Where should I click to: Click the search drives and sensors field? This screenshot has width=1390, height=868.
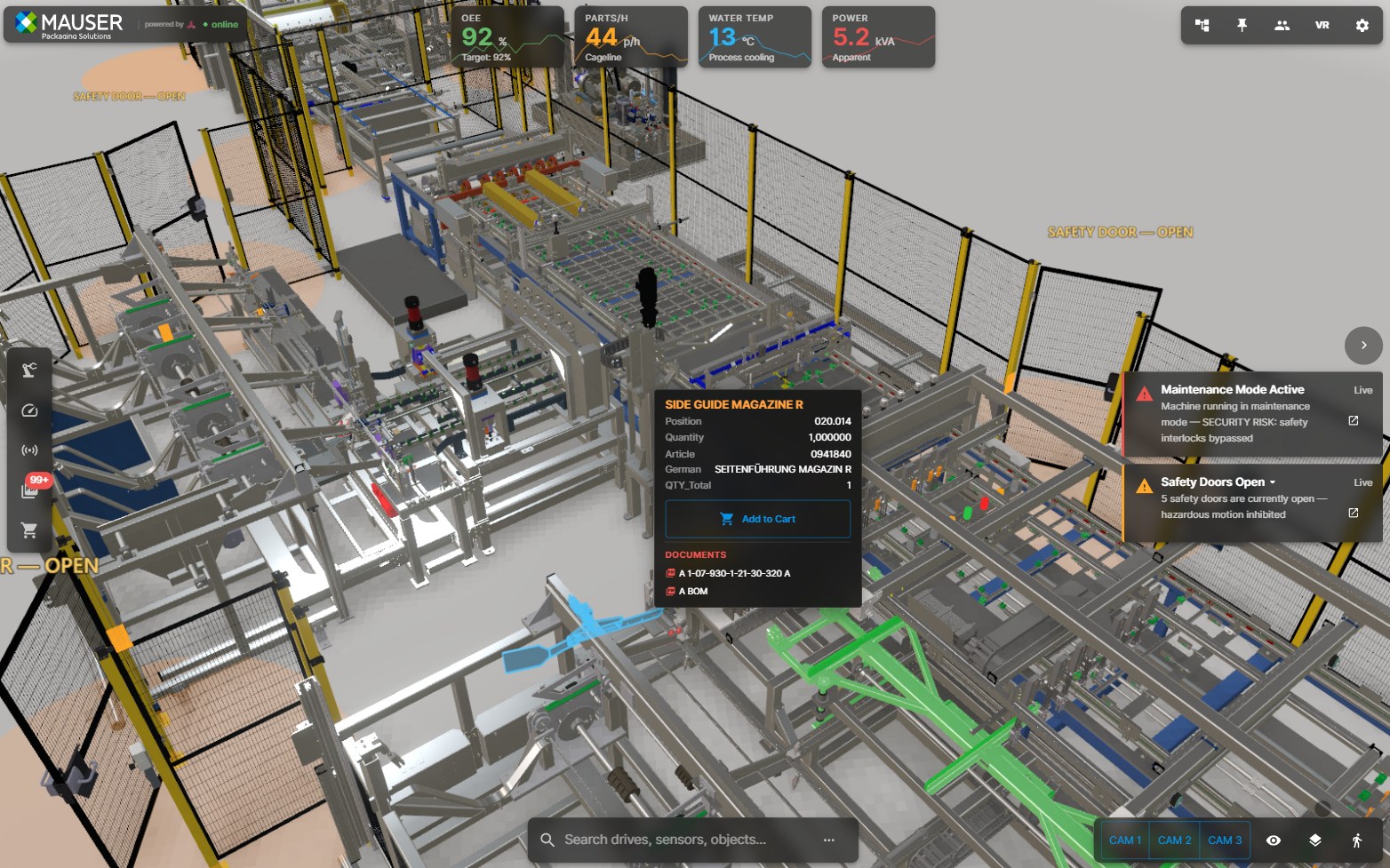(x=684, y=839)
